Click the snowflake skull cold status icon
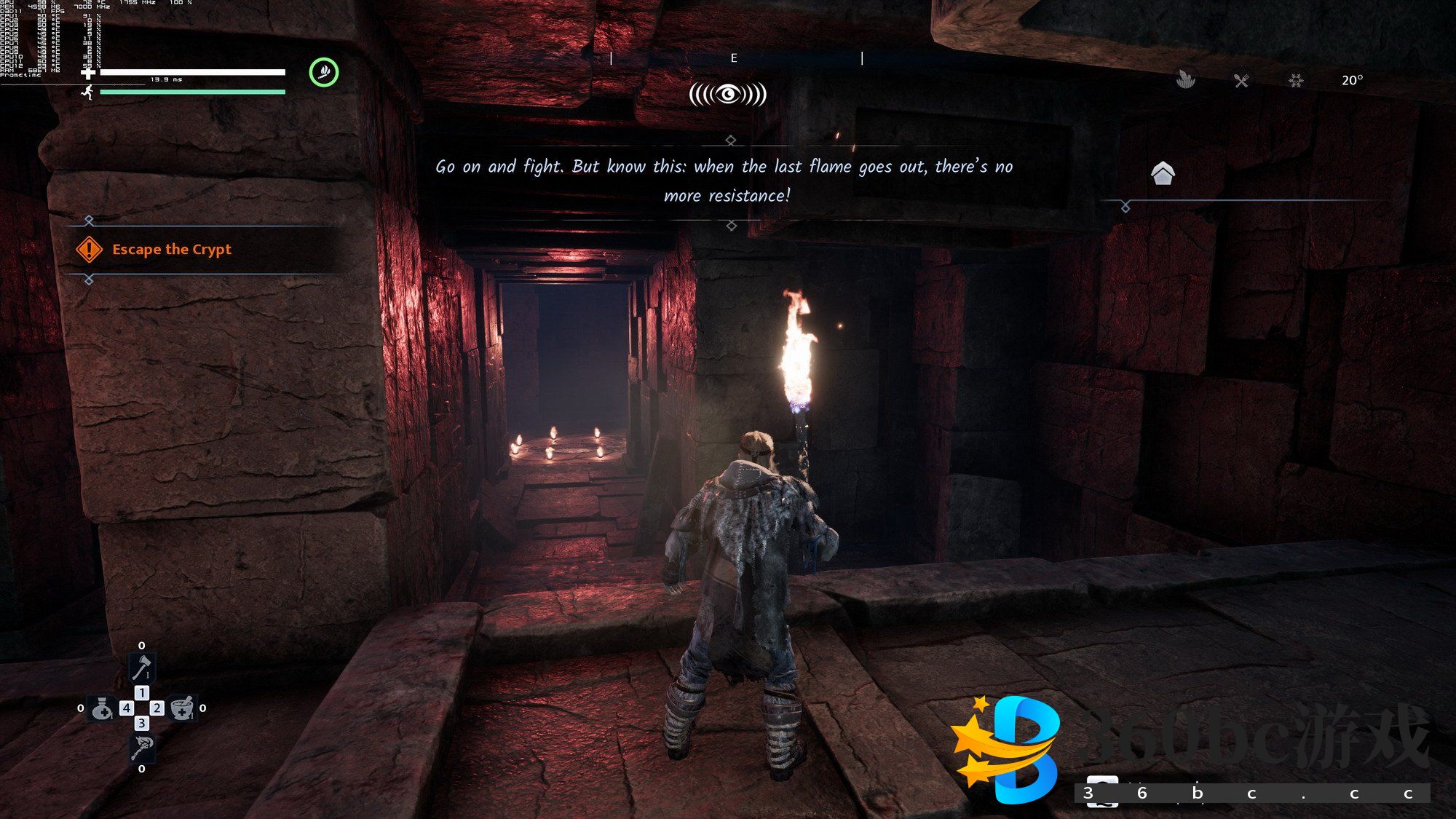 pos(1296,81)
